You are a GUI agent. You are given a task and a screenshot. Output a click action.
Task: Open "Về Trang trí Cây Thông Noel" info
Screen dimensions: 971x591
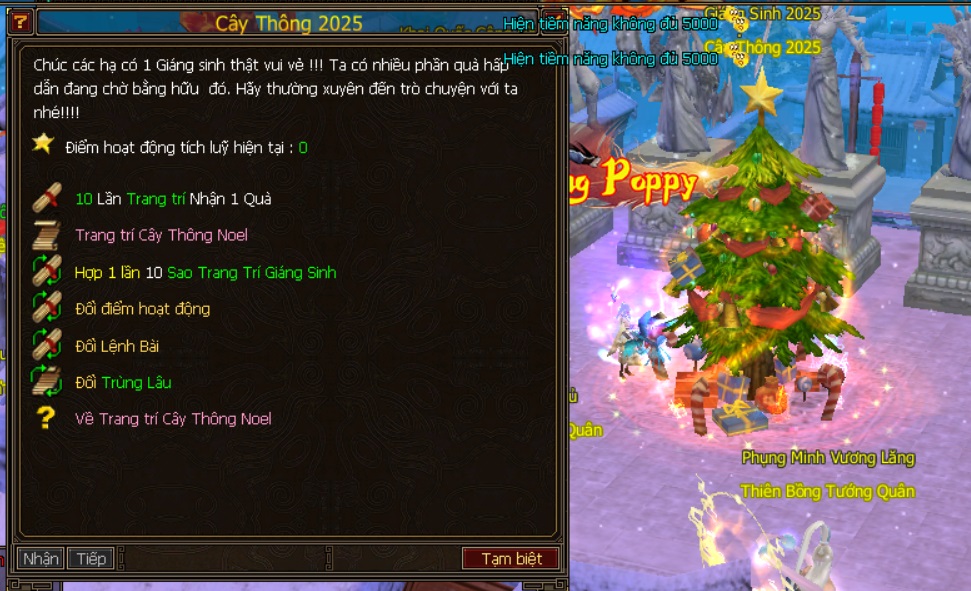(173, 419)
